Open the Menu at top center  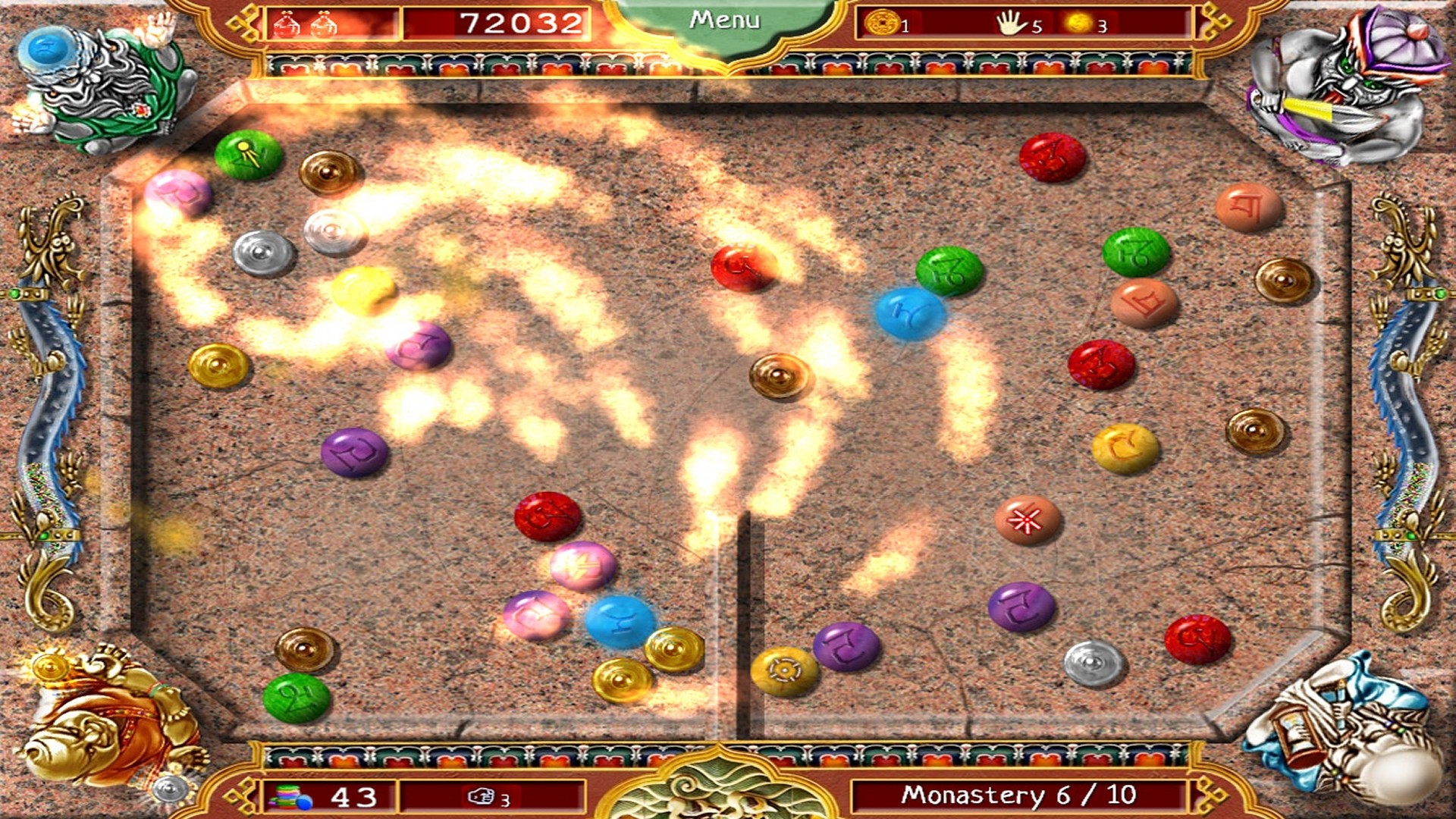point(724,19)
